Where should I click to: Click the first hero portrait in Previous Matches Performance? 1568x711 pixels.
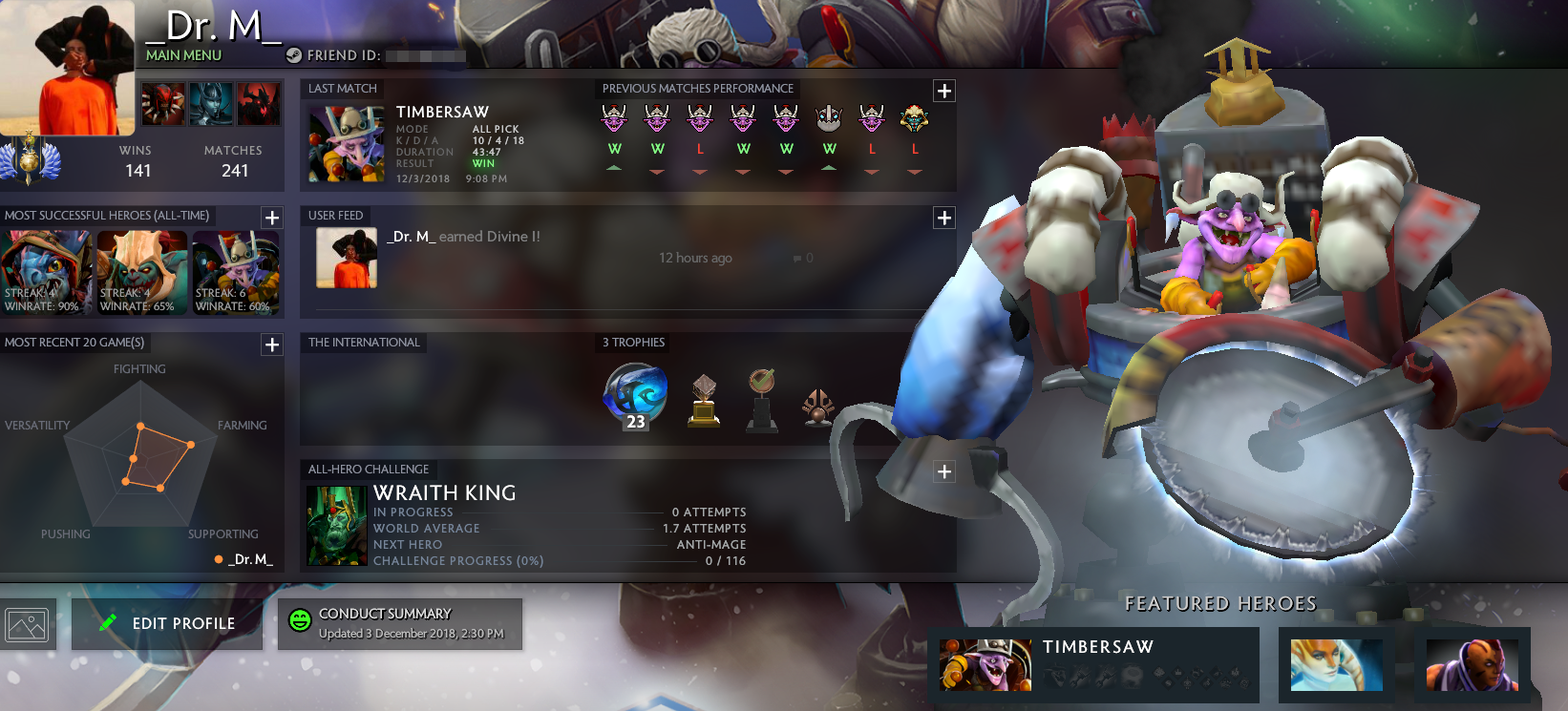[614, 116]
